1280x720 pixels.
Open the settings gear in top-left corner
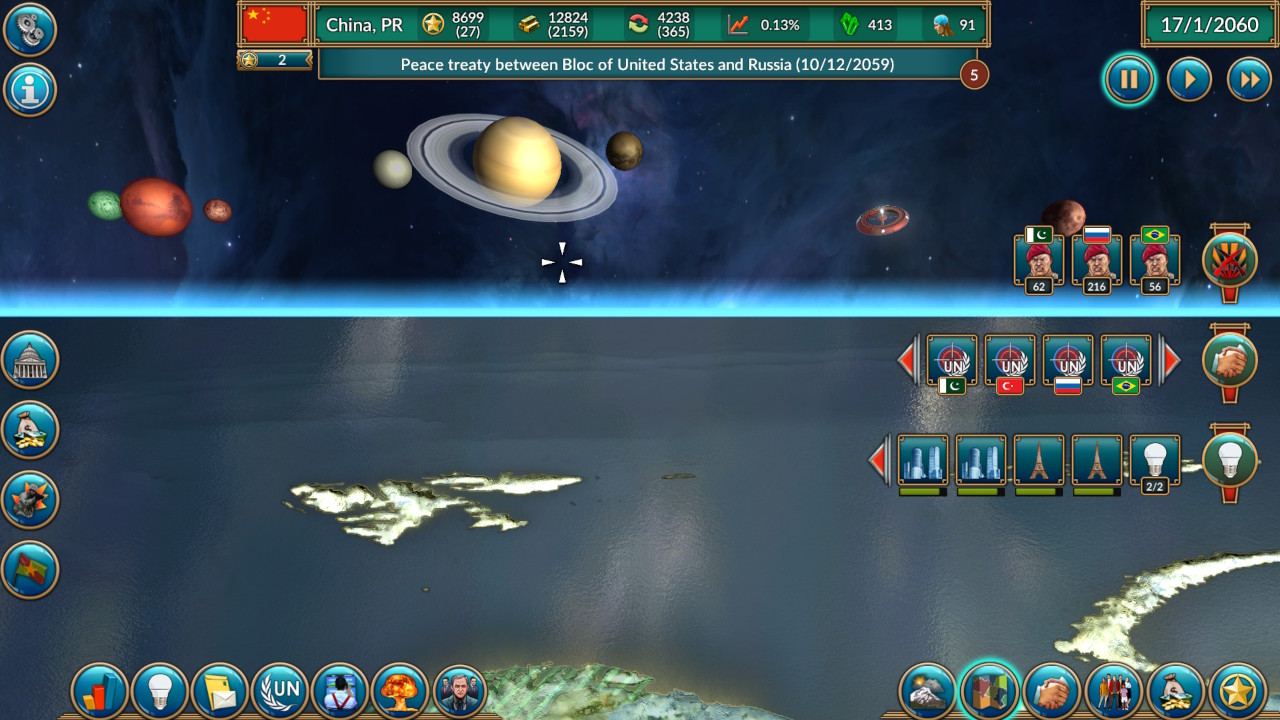[x=29, y=29]
